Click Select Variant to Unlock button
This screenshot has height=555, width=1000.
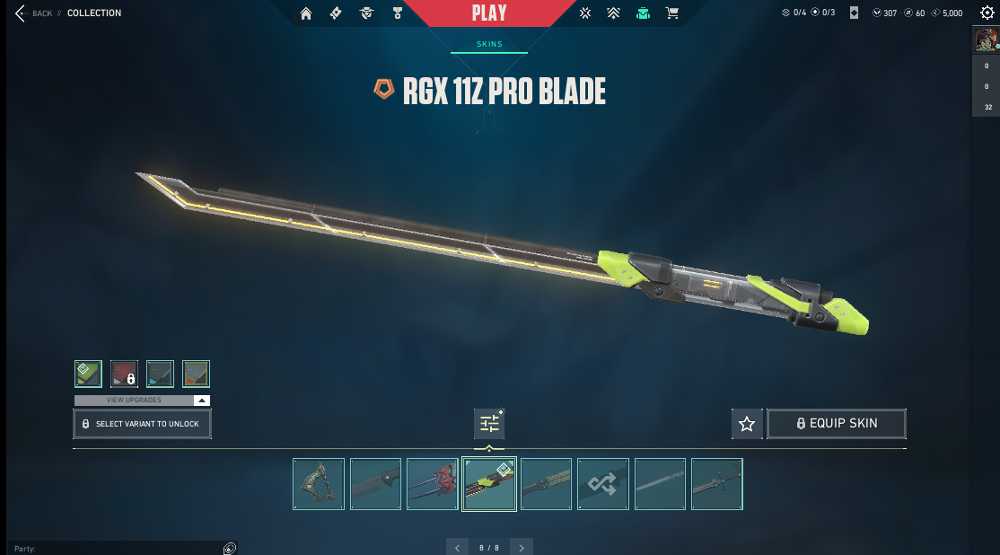point(142,424)
